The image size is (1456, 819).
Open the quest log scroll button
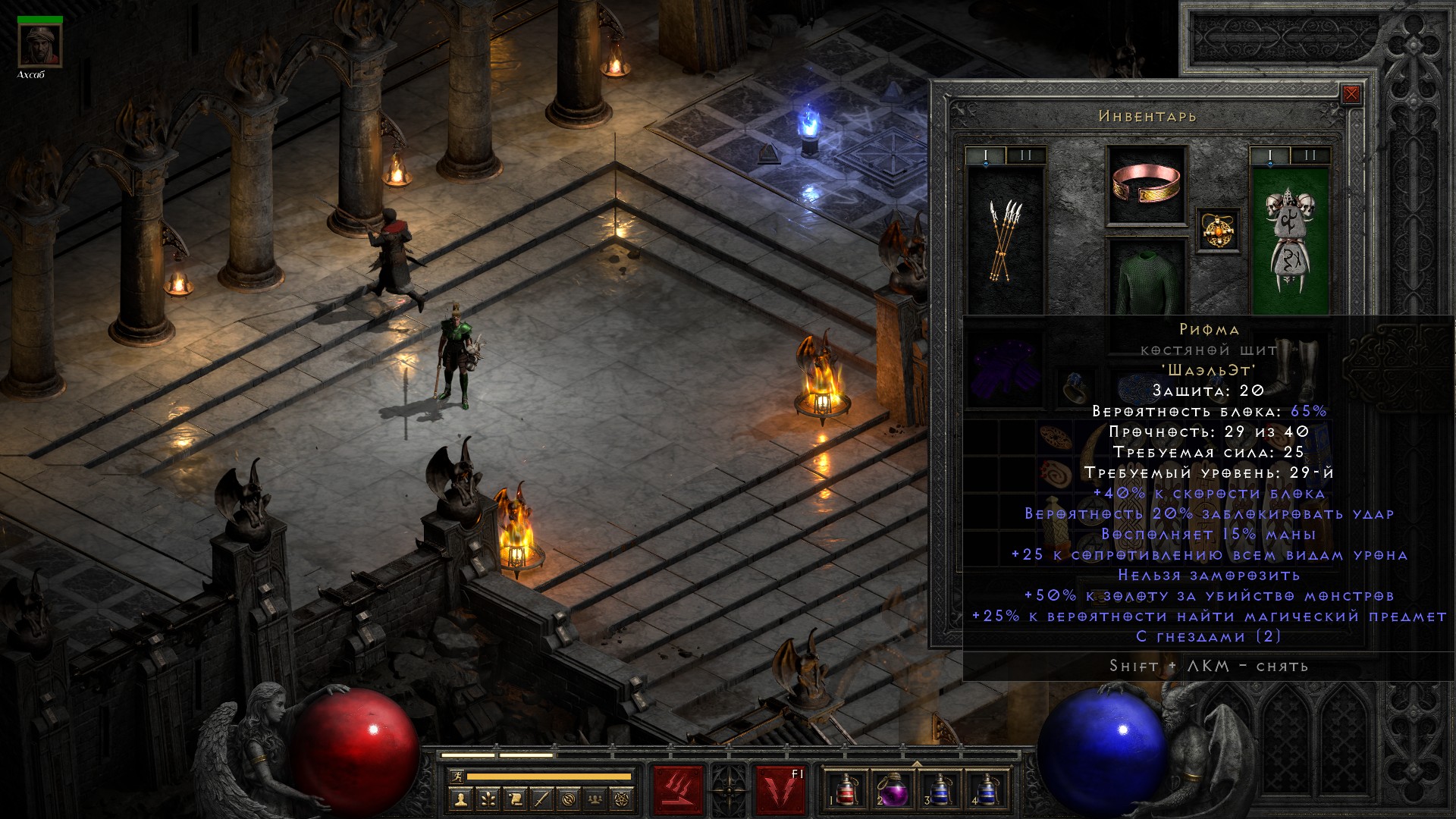tap(515, 799)
